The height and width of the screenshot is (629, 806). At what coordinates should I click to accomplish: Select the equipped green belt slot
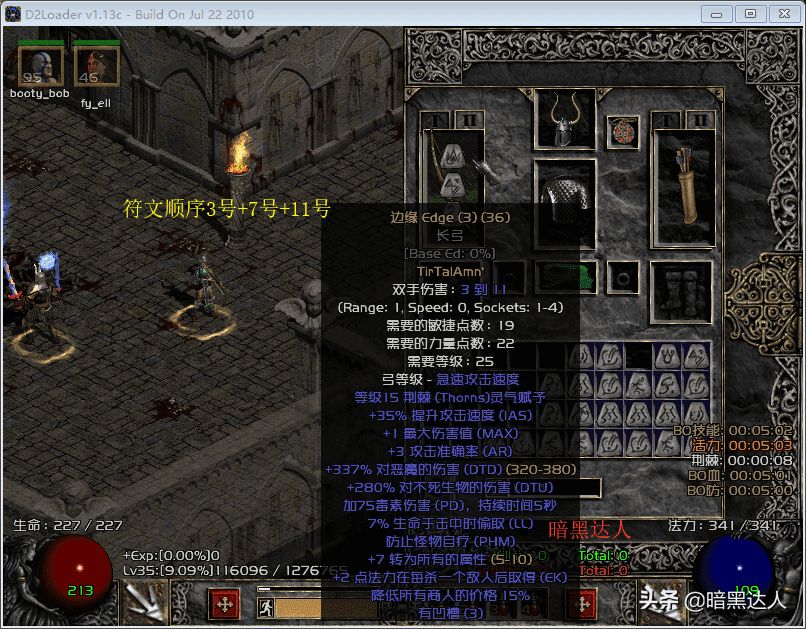tap(565, 278)
